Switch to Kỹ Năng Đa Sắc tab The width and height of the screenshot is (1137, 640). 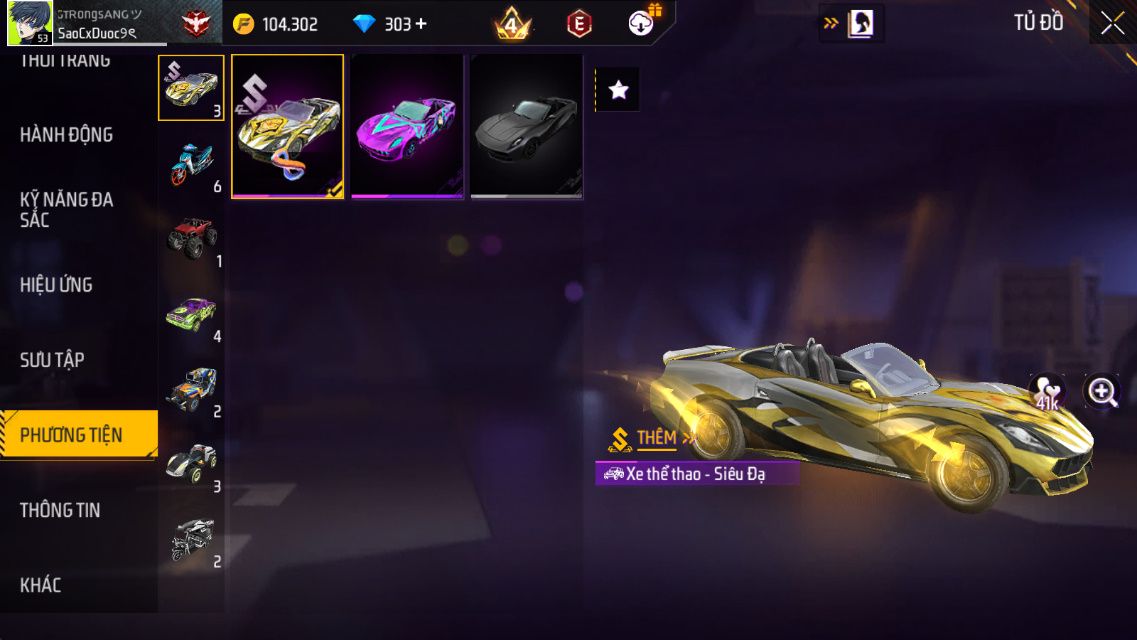pos(66,209)
